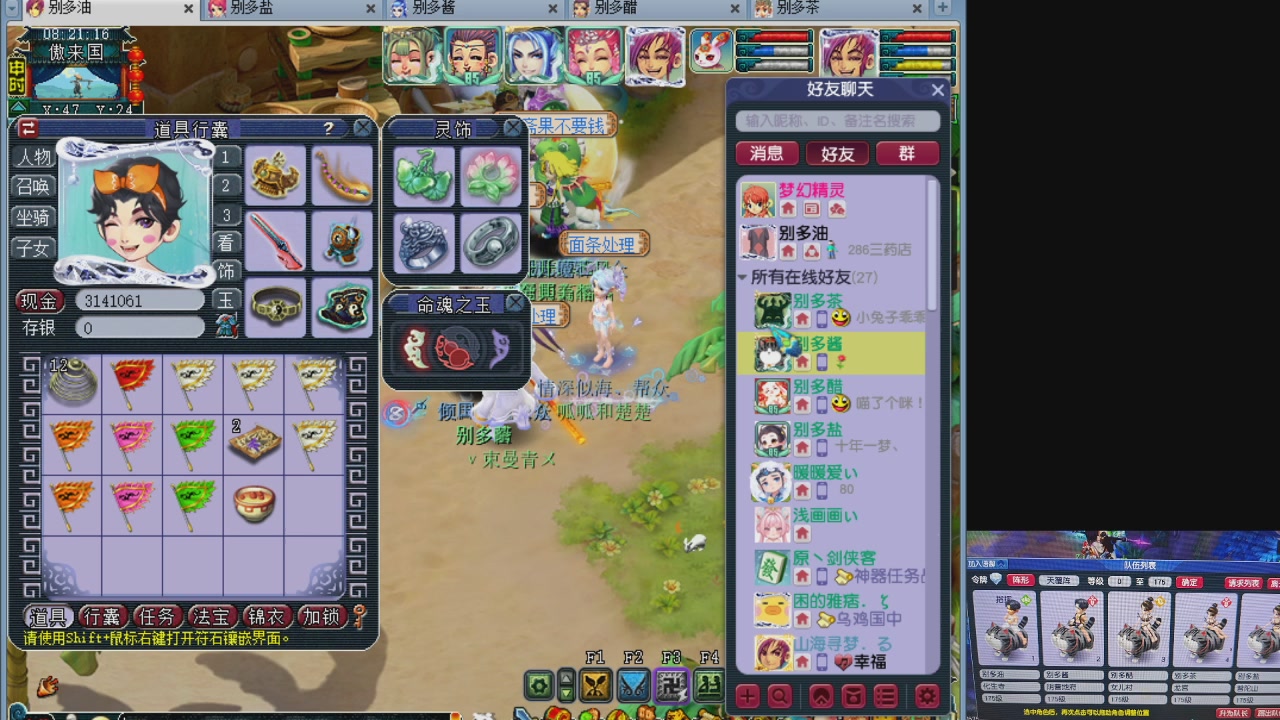Switch to the 消息 messages tab
Image resolution: width=1280 pixels, height=720 pixels.
767,154
